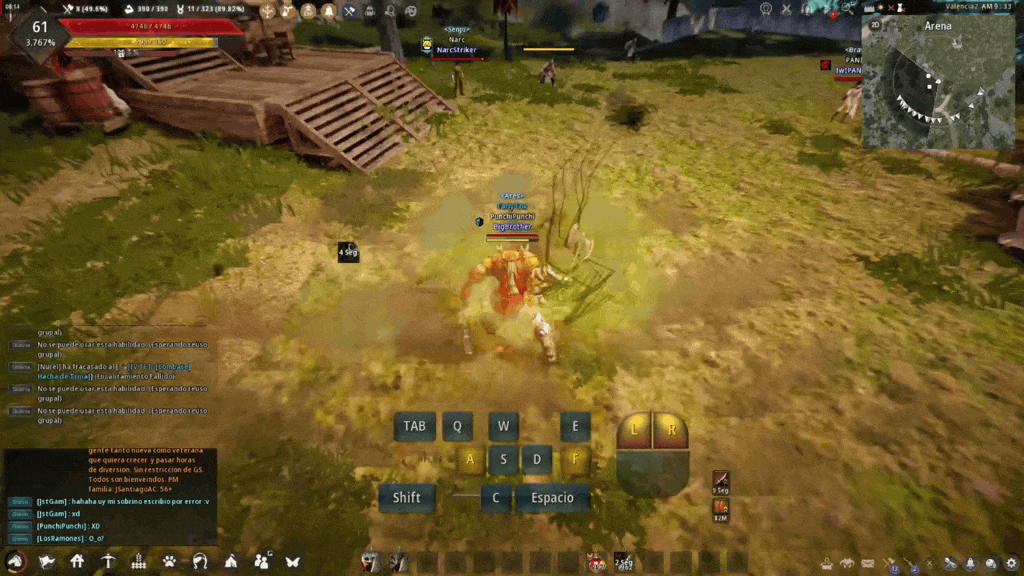Use the quickslot showing 2 Seg cooldown
1024x576 pixels.
[623, 561]
